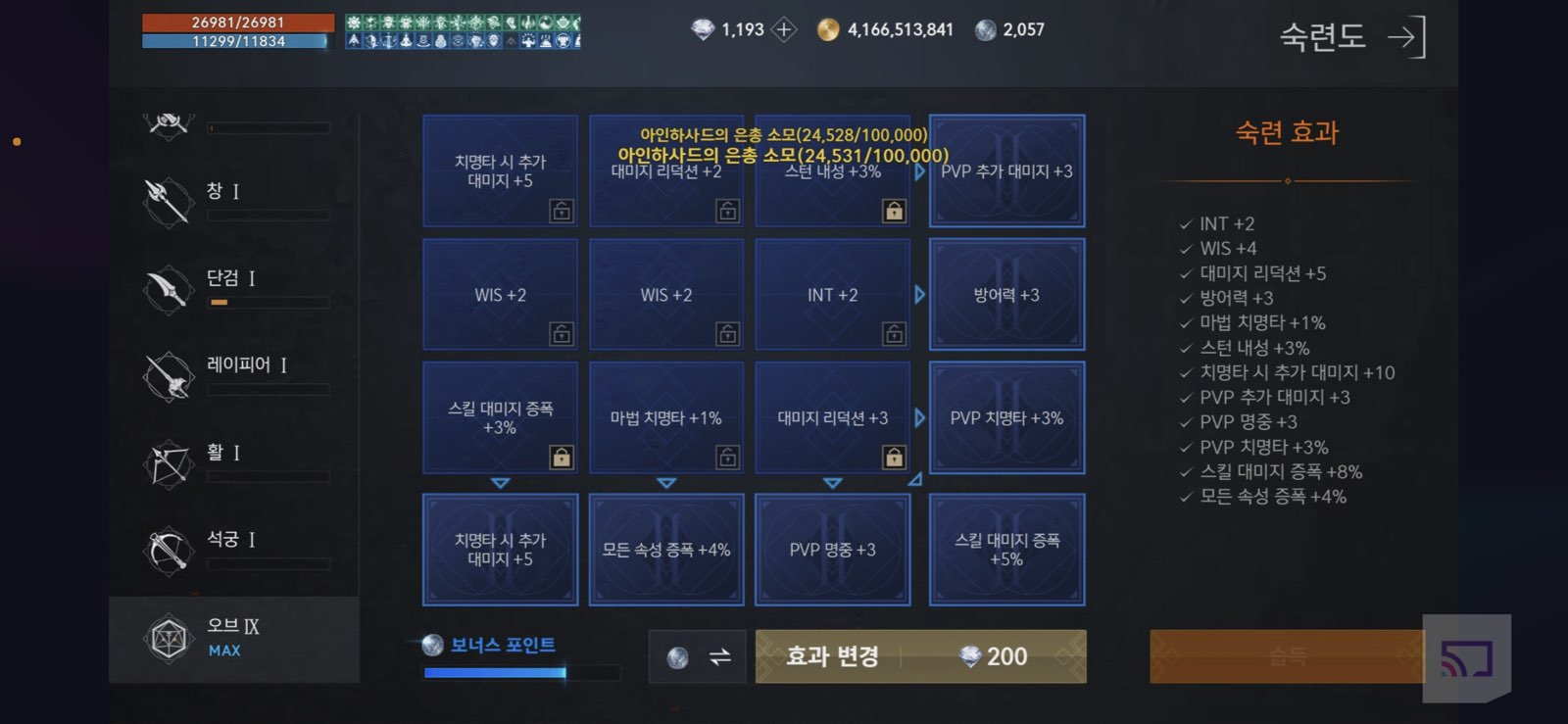Click blue chevron between INT +2 and 방어력 +3
Viewport: 1568px width, 724px height.
tap(919, 294)
